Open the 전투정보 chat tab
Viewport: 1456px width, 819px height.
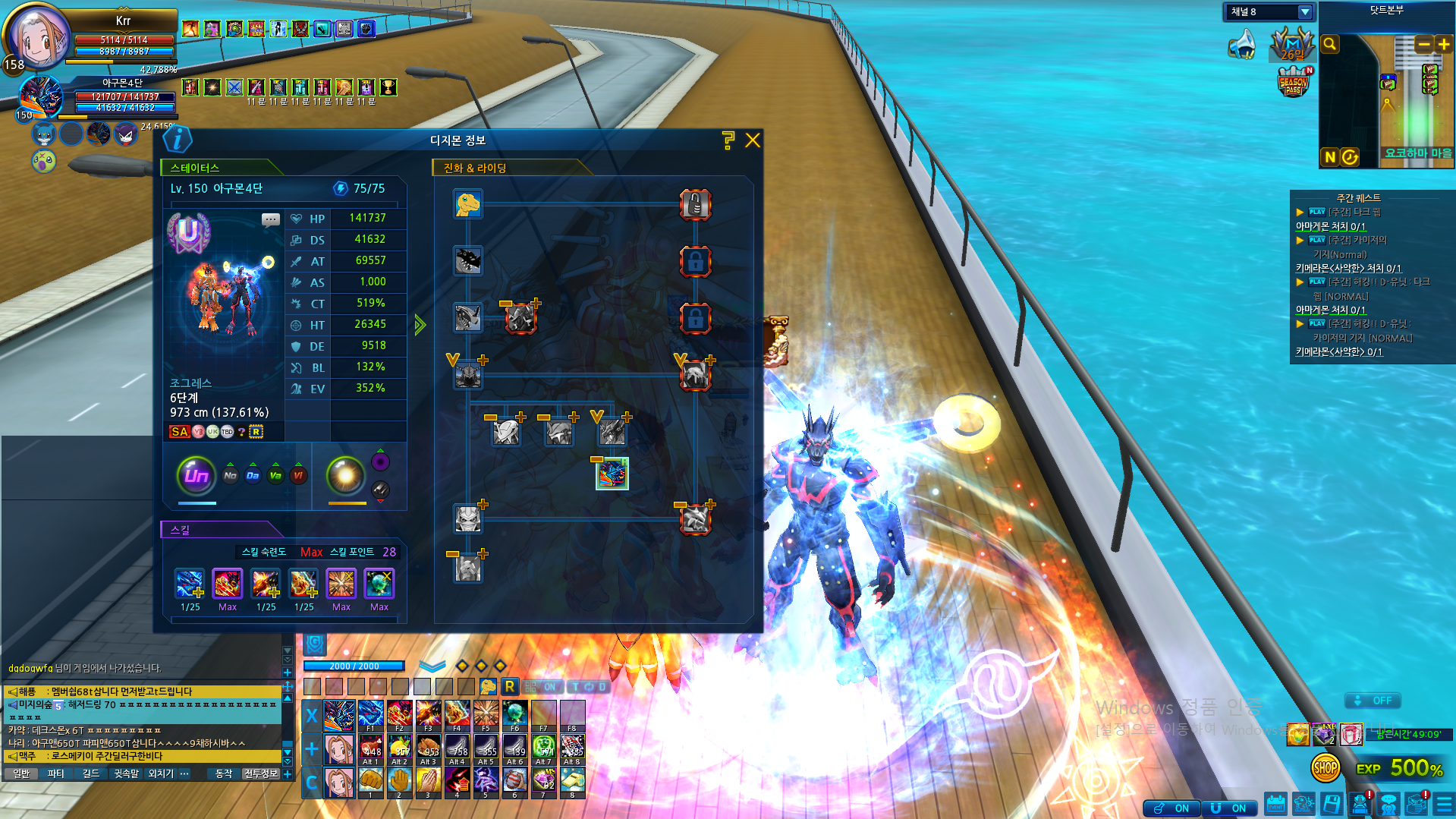261,773
